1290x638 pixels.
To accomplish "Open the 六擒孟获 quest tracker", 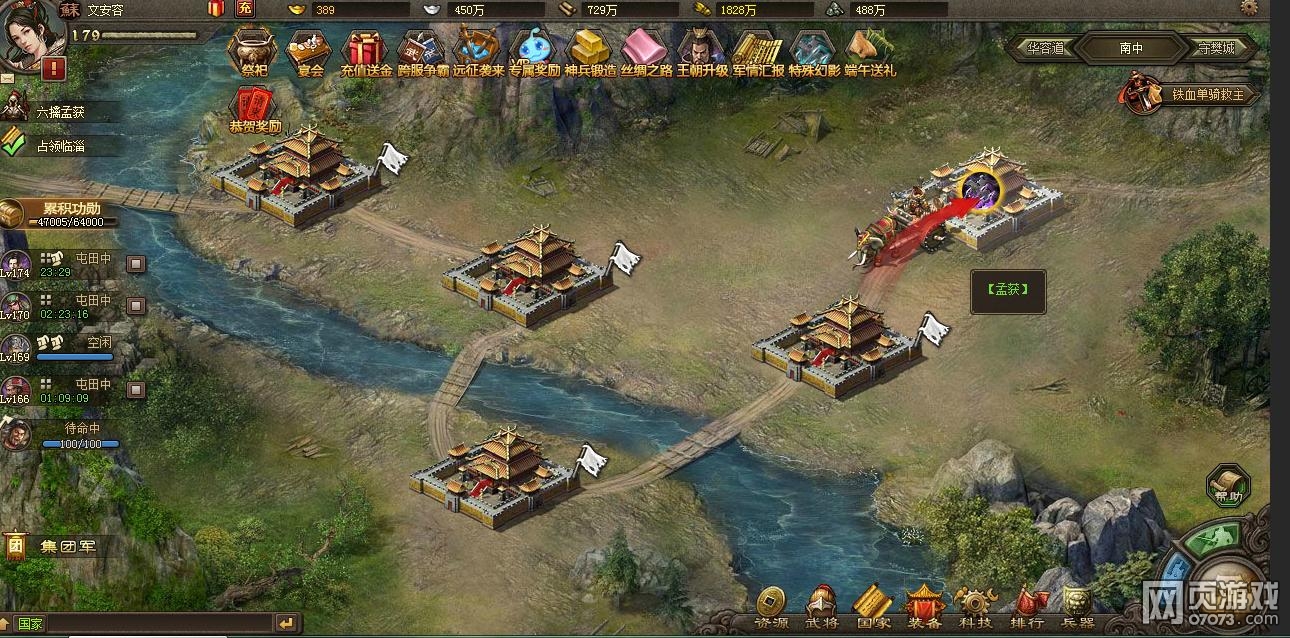I will tap(60, 112).
